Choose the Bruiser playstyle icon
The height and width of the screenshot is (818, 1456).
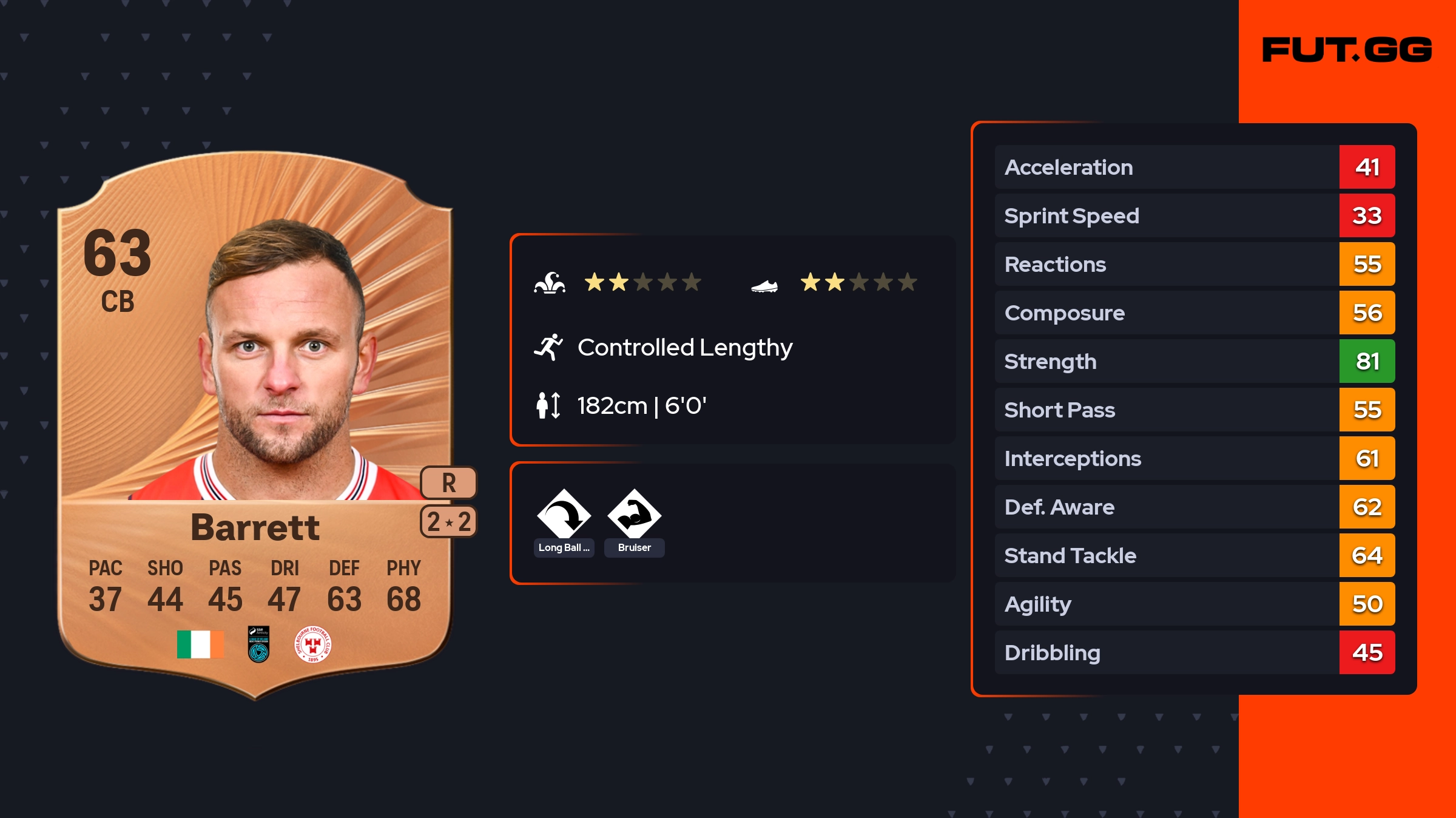[634, 515]
